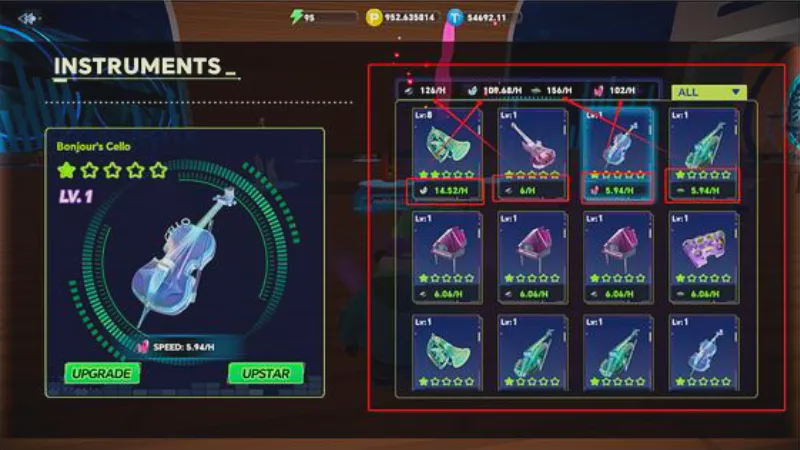The height and width of the screenshot is (450, 800).
Task: Pick the green violin card showing 5.94/H
Action: 702,153
